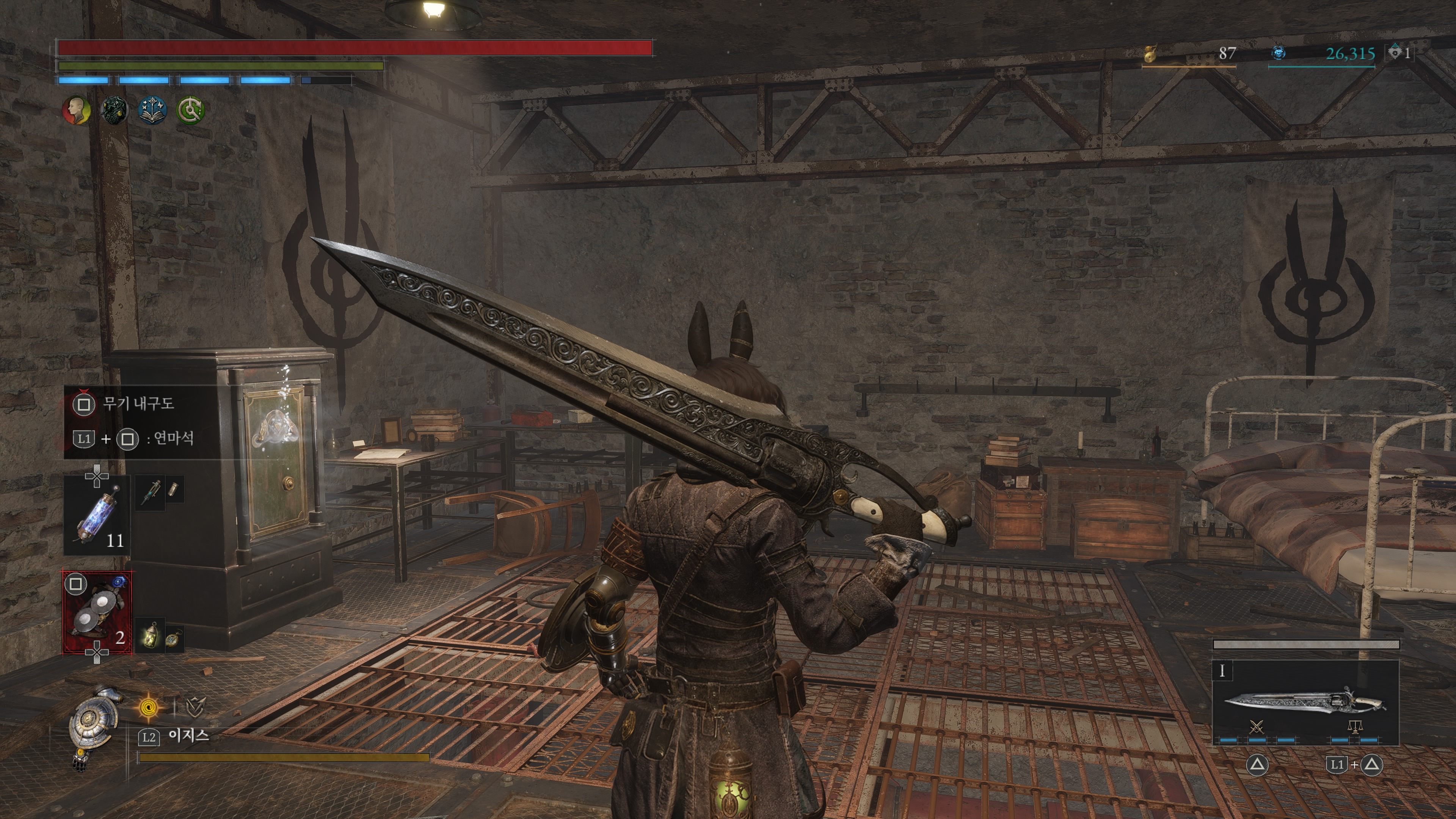Open the blue book with butterflies buff

(152, 110)
